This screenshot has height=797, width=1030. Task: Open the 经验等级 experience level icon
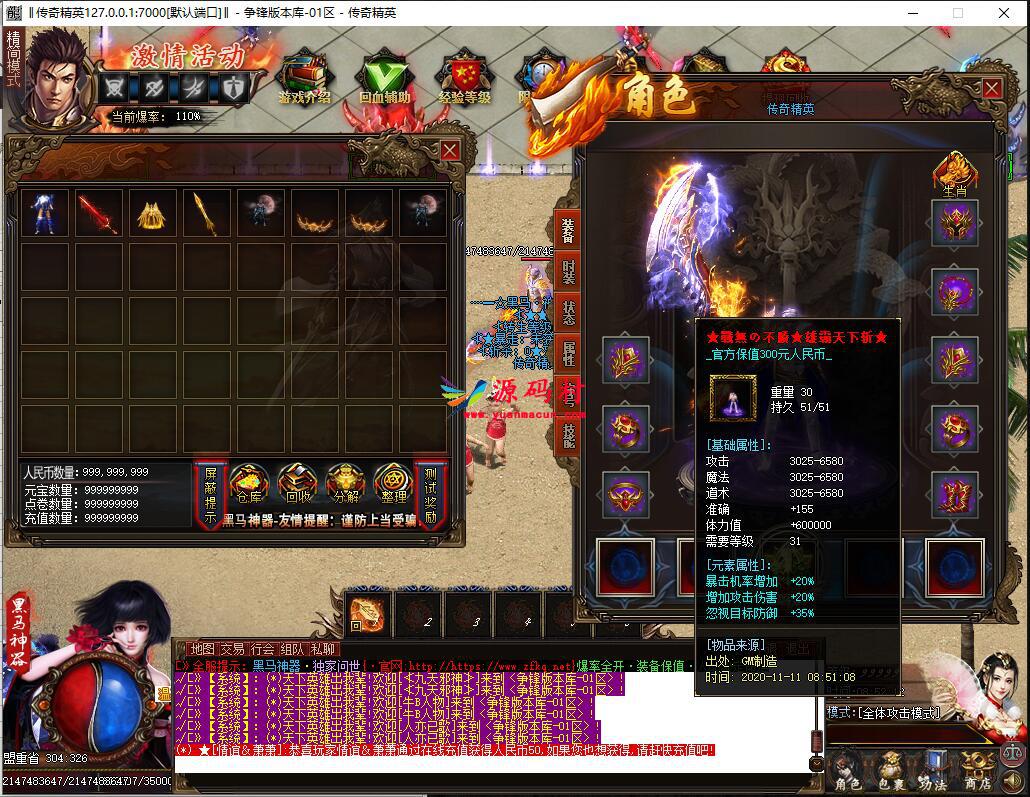[x=465, y=78]
